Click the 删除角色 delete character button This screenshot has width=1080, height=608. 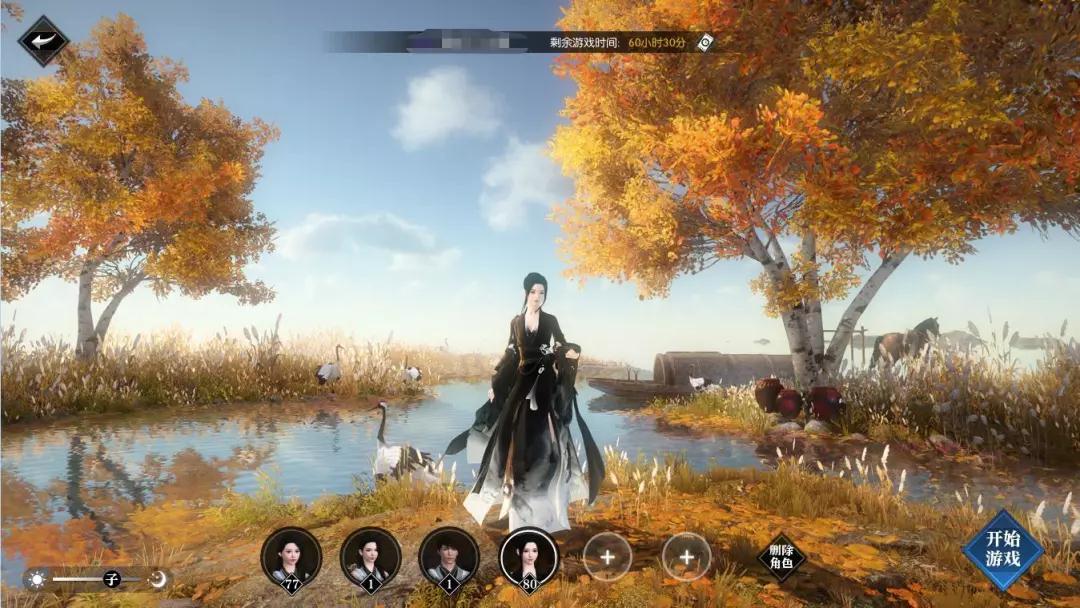click(781, 557)
